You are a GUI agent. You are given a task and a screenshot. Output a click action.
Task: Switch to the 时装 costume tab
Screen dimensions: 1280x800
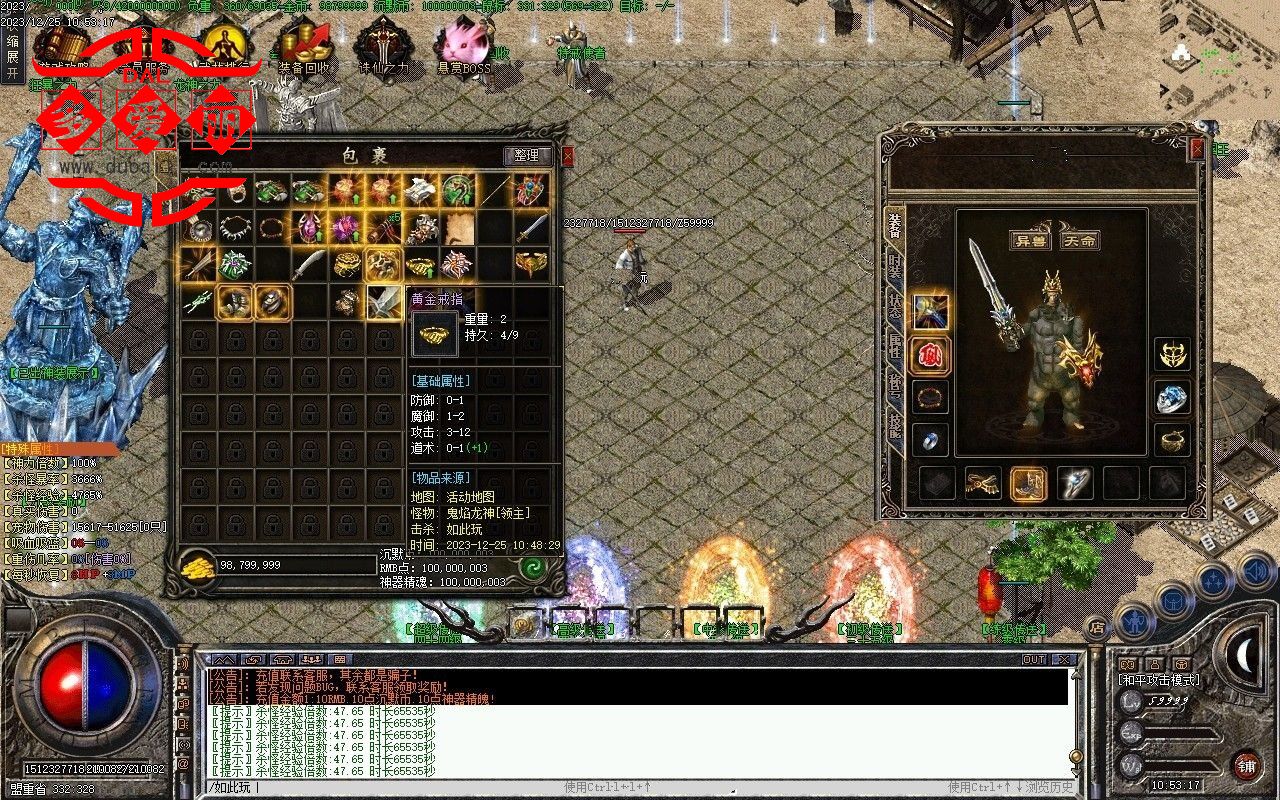tap(895, 268)
